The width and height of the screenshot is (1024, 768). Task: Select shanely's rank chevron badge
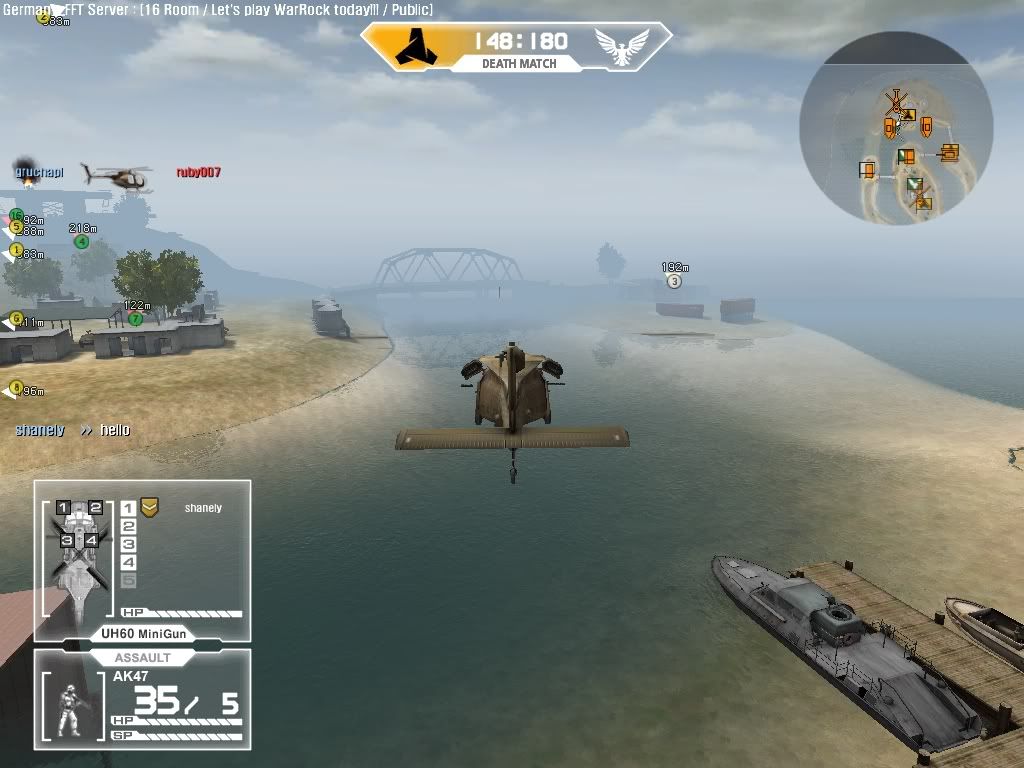coord(149,507)
